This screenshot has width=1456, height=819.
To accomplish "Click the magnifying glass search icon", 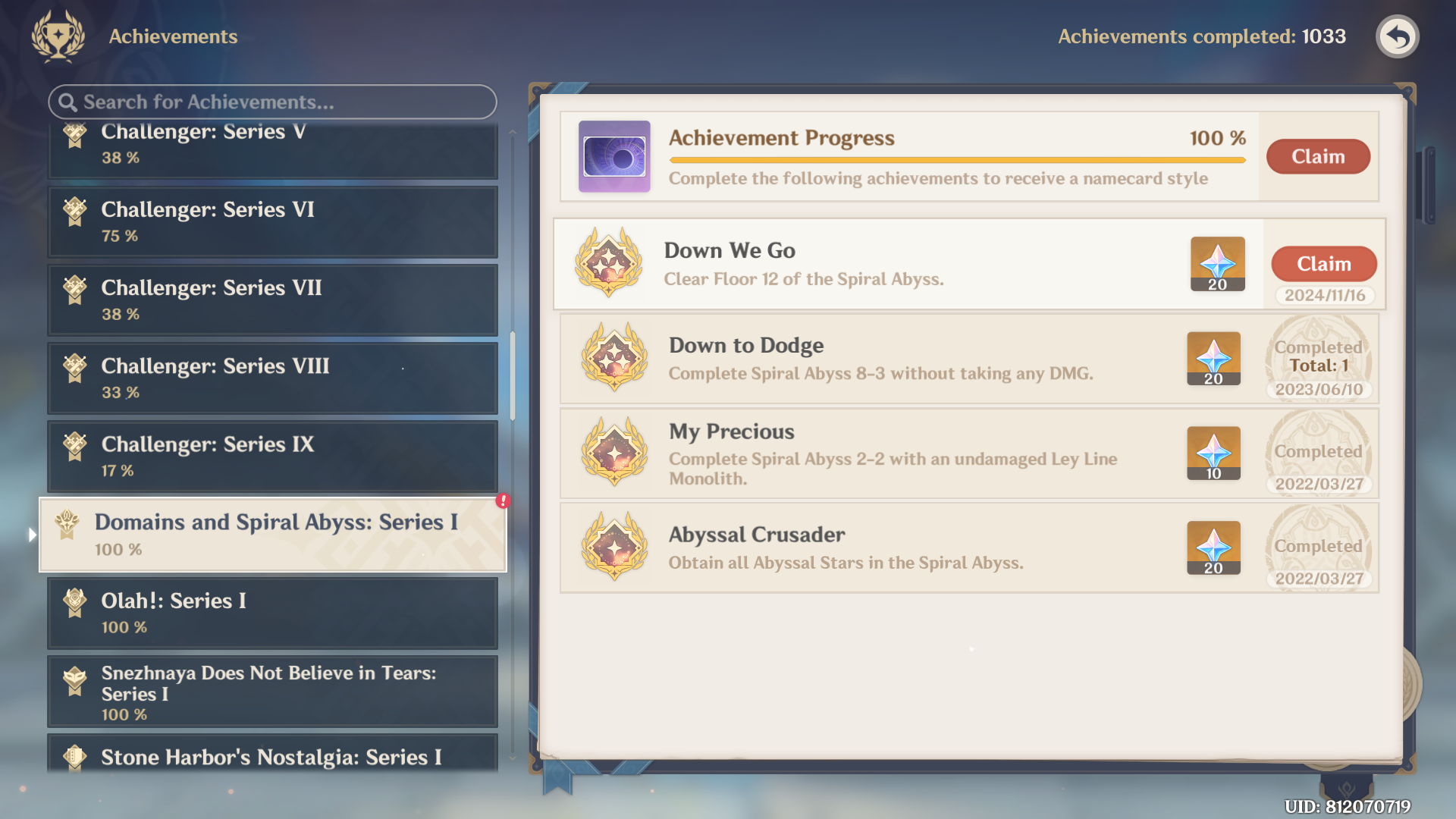I will click(67, 102).
